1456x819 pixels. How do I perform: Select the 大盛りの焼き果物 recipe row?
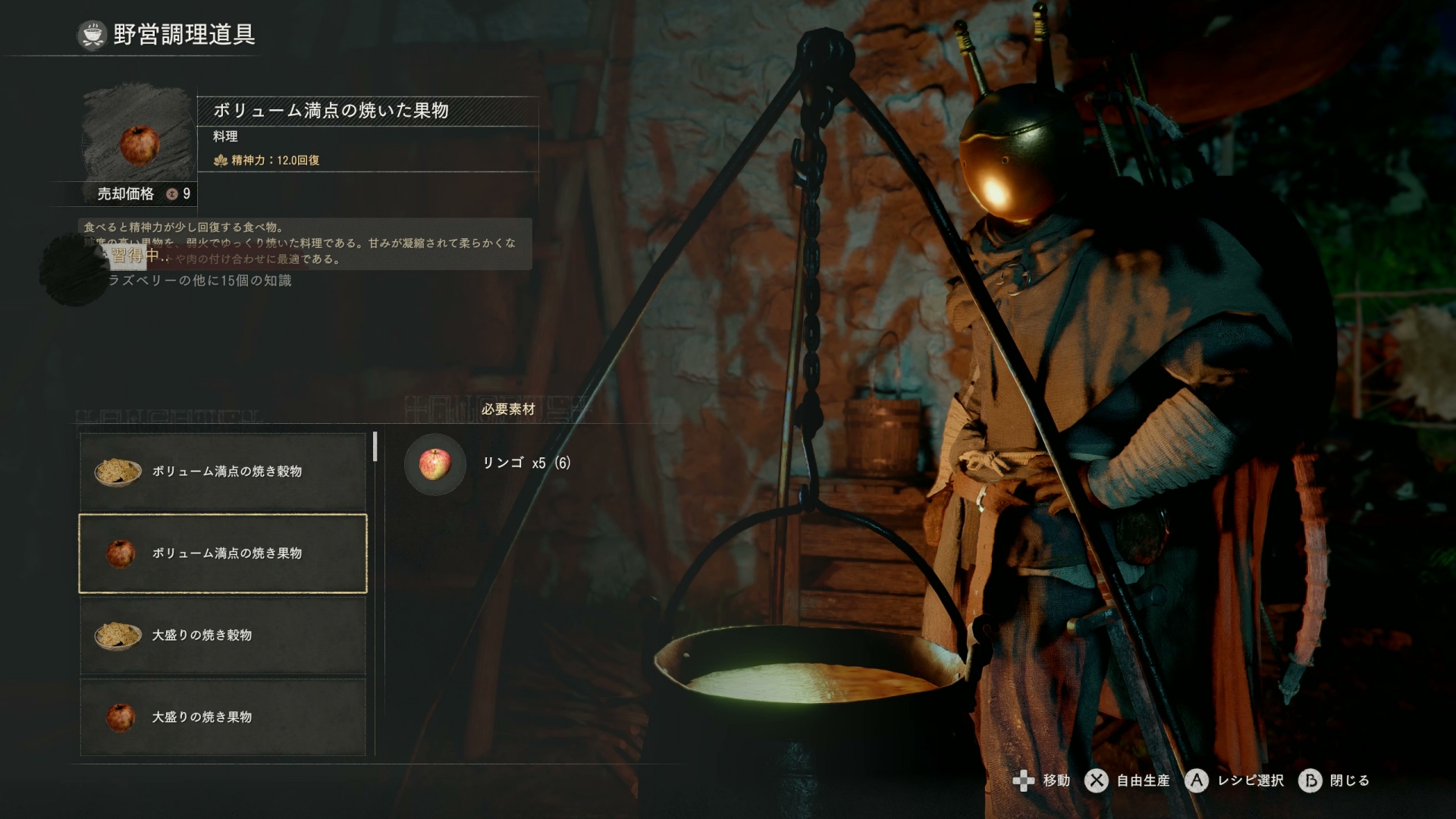(223, 717)
